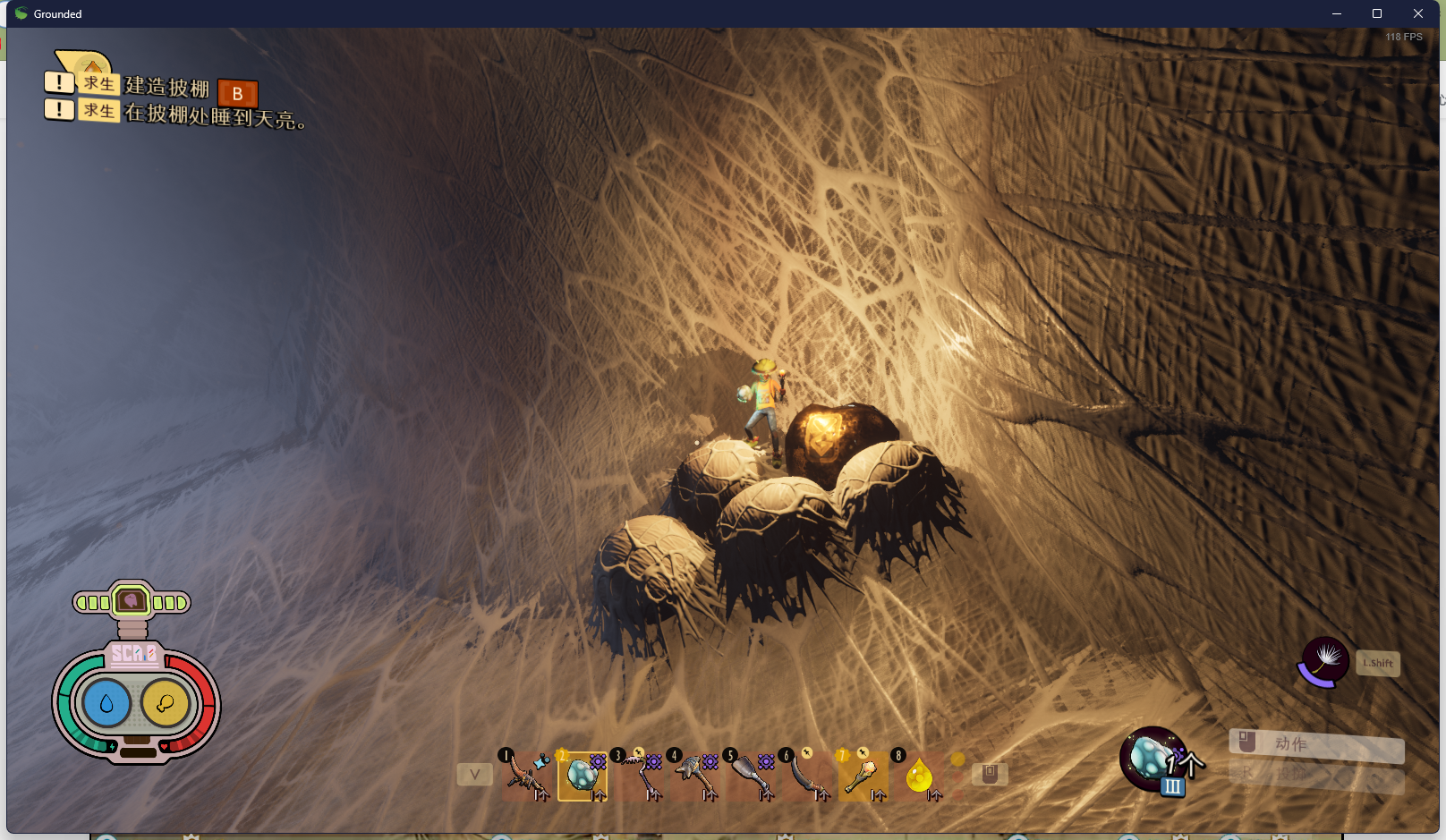Viewport: 1446px width, 840px height.
Task: Equip the curved dark blade in slot 6
Action: [808, 775]
